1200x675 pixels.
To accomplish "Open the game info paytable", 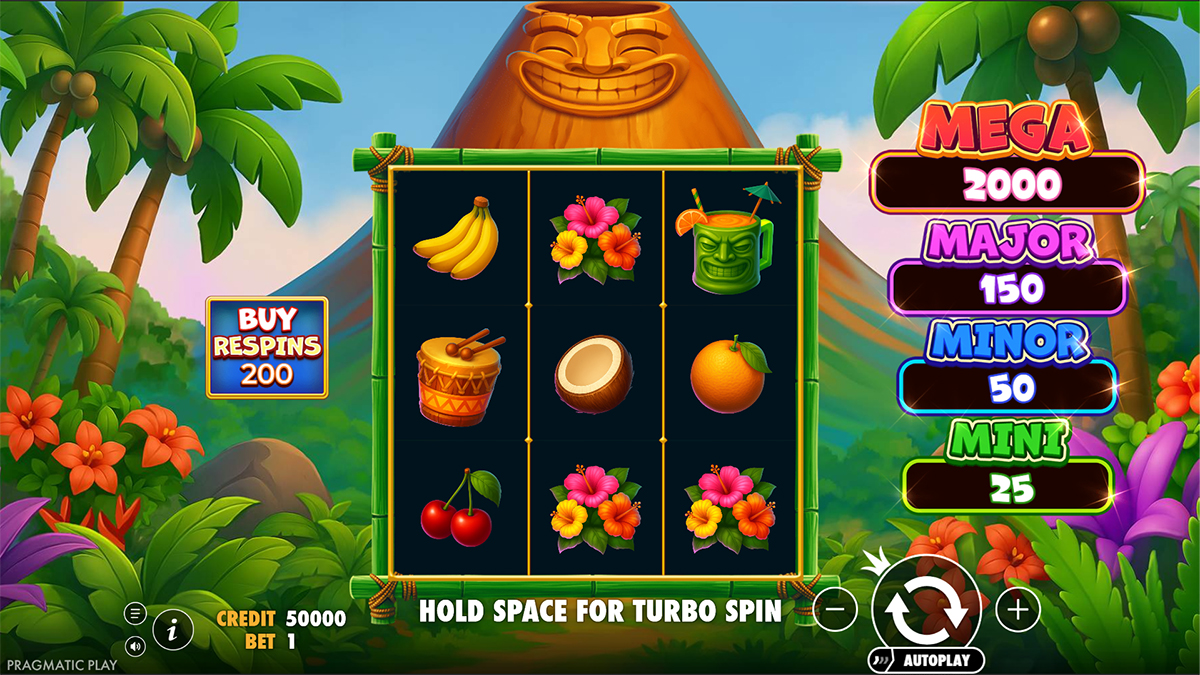I will tap(173, 629).
